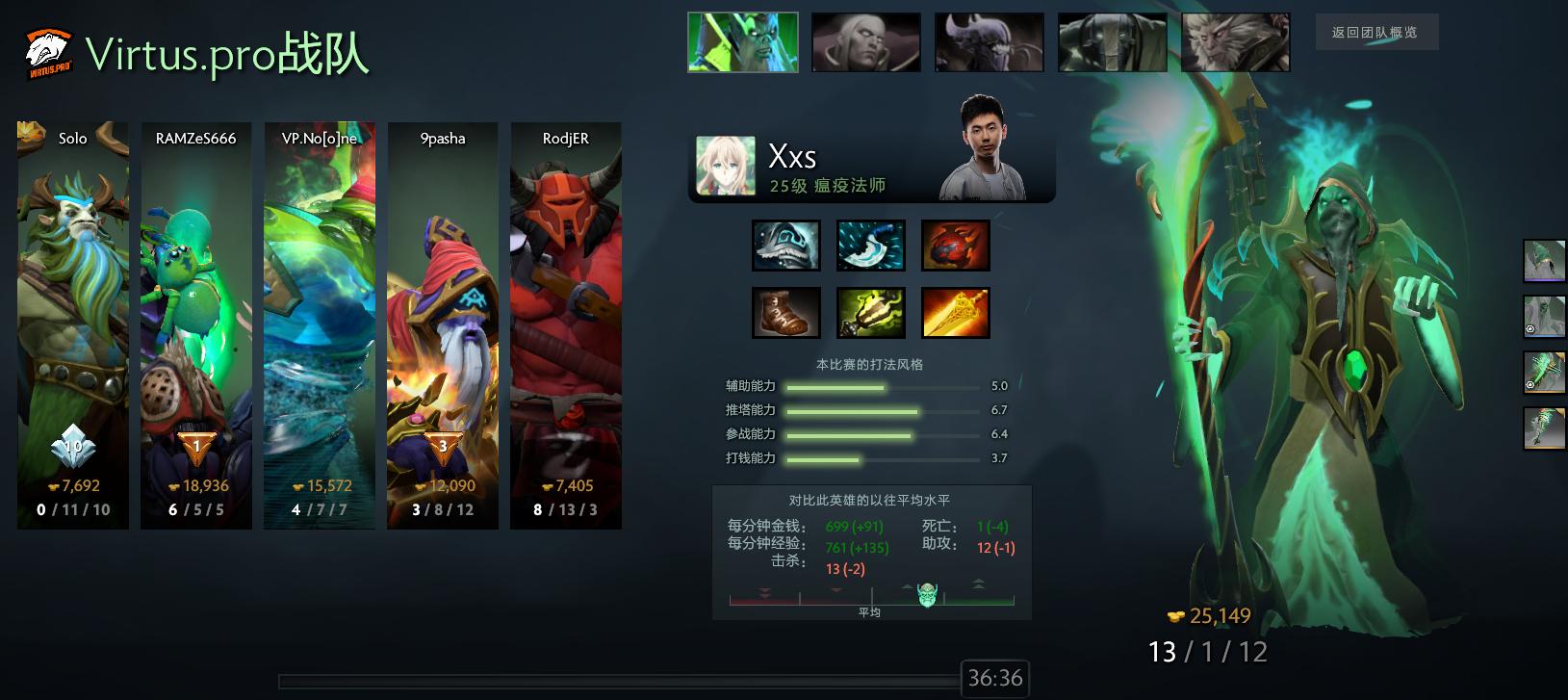Image resolution: width=1568 pixels, height=700 pixels.
Task: Select the Boots of Speed item icon
Action: tap(786, 313)
